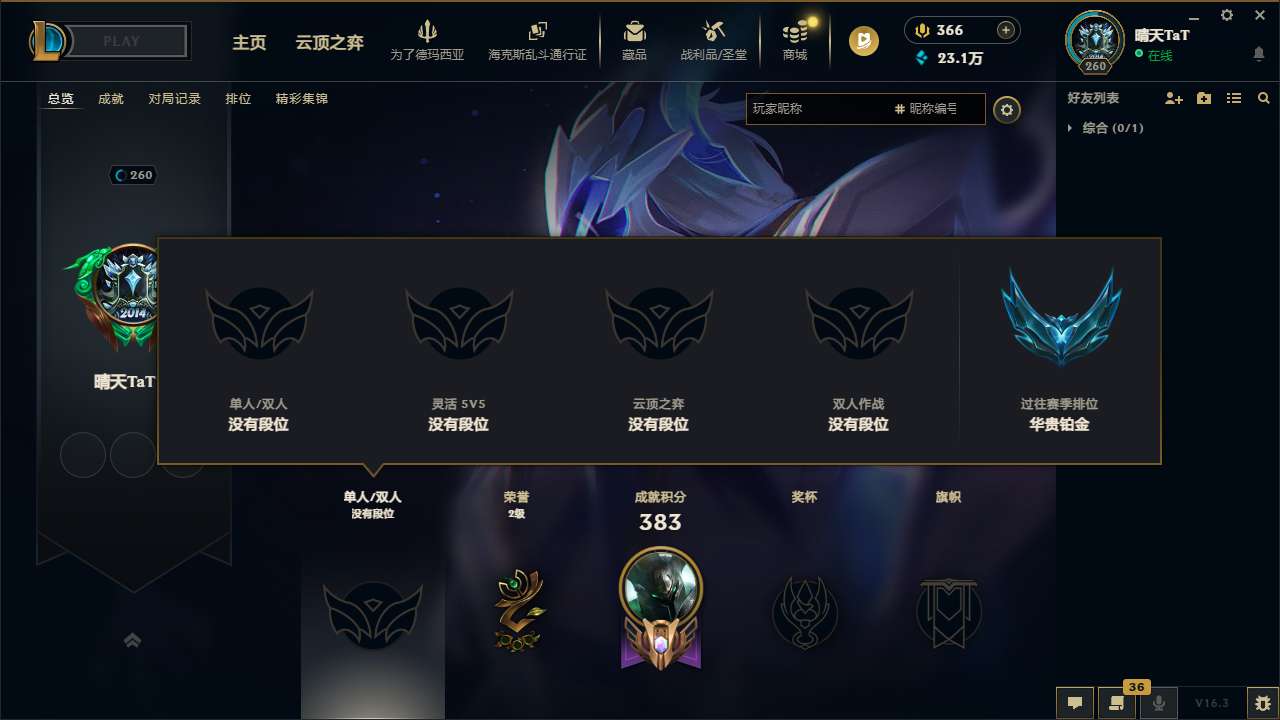Viewport: 1280px width, 720px height.
Task: Open messages with the 36 badge
Action: point(1117,703)
